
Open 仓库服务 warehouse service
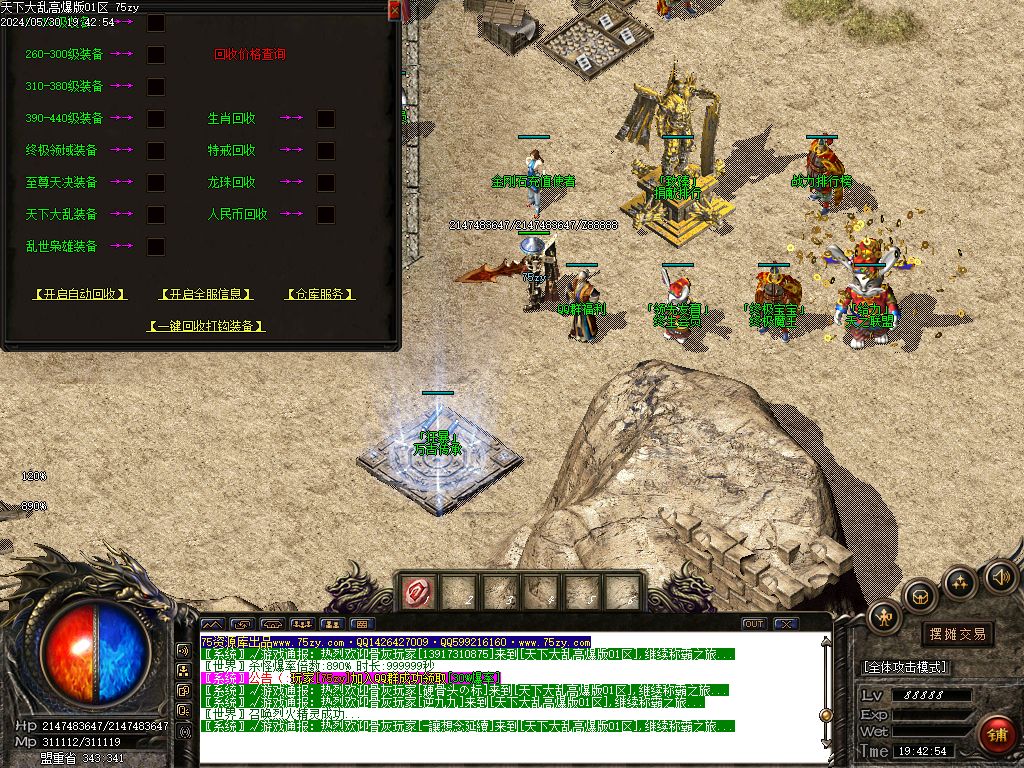point(320,294)
